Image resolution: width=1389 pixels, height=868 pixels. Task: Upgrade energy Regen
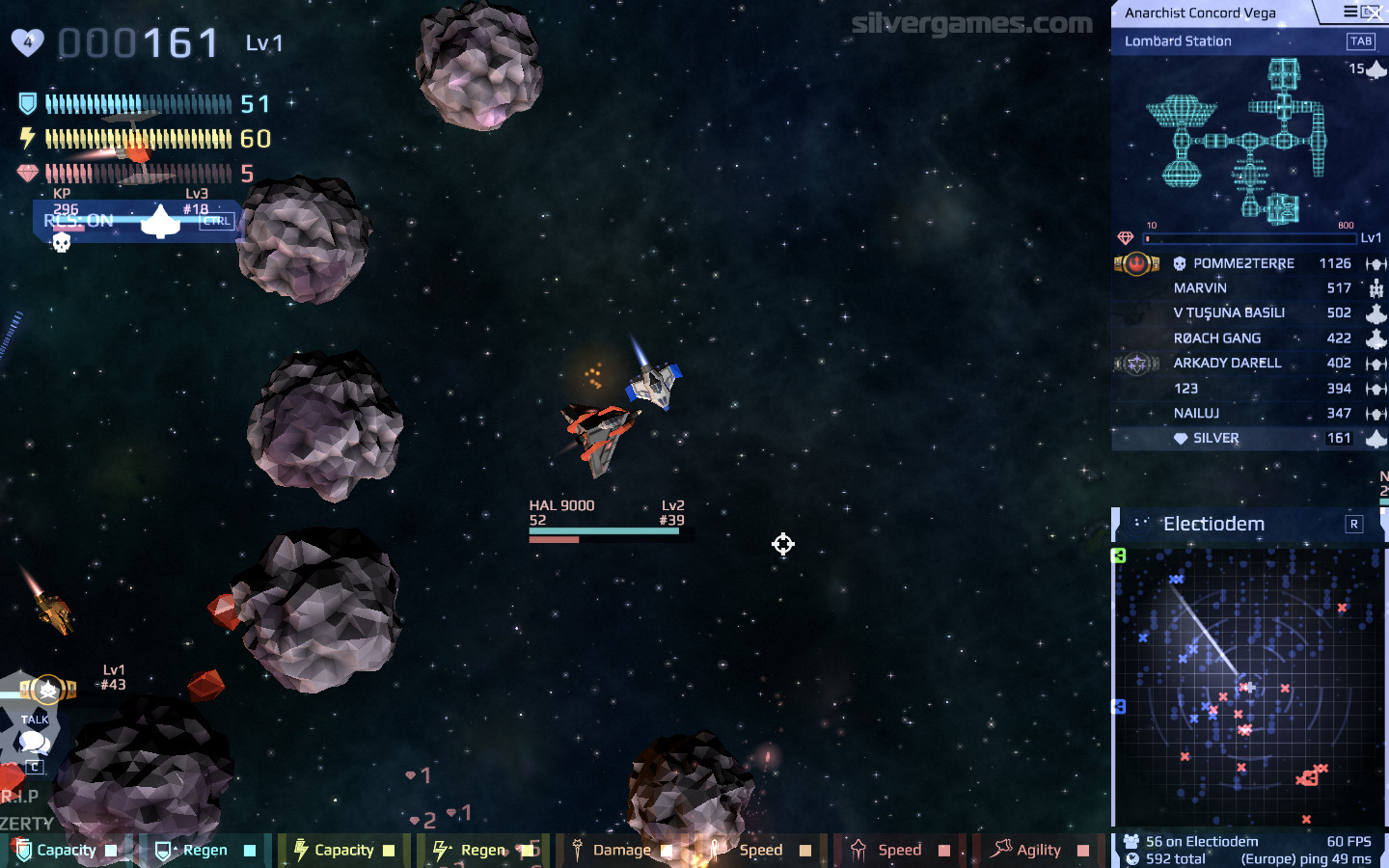[482, 850]
